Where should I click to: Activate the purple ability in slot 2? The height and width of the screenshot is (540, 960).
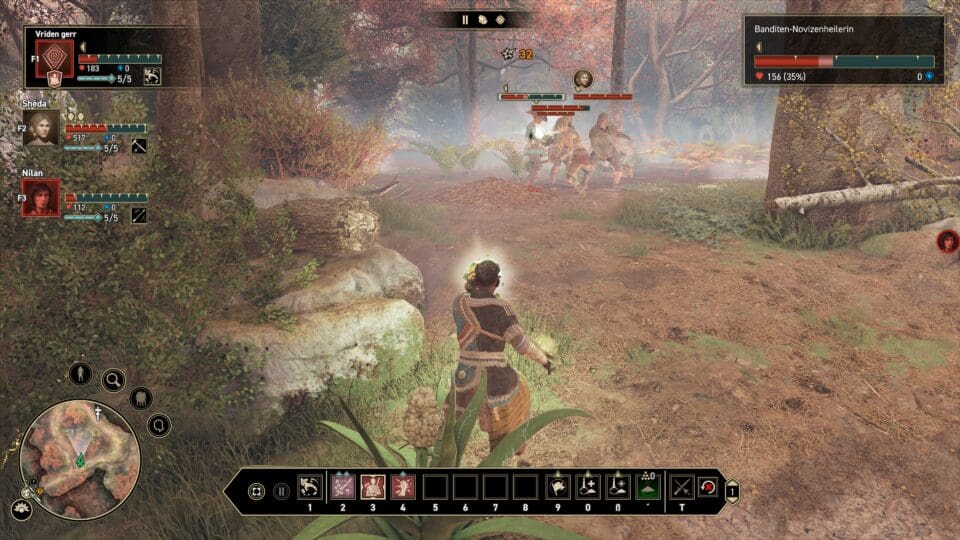[x=343, y=487]
